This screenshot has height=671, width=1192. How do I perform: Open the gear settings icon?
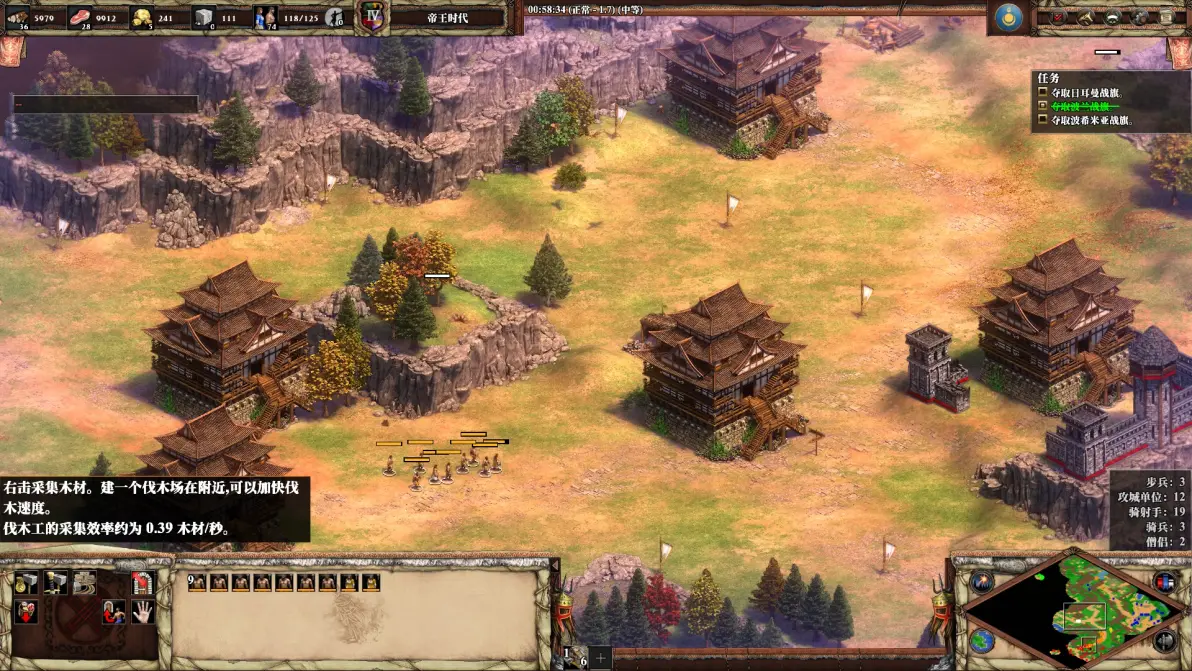(x=1138, y=17)
